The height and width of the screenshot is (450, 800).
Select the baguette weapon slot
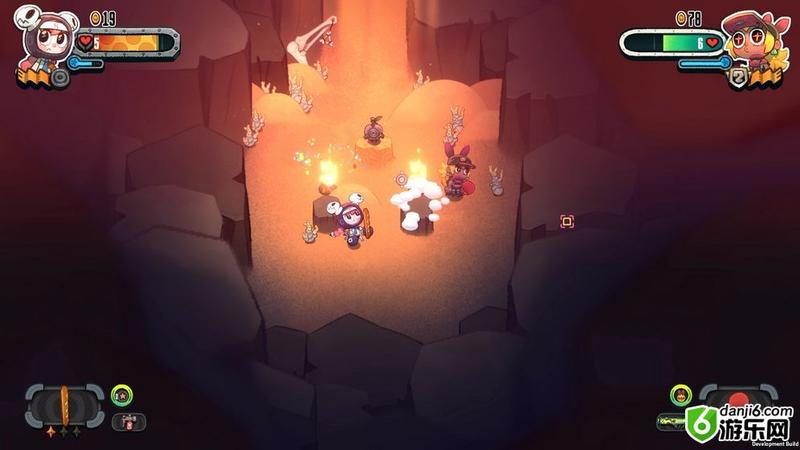pos(65,403)
